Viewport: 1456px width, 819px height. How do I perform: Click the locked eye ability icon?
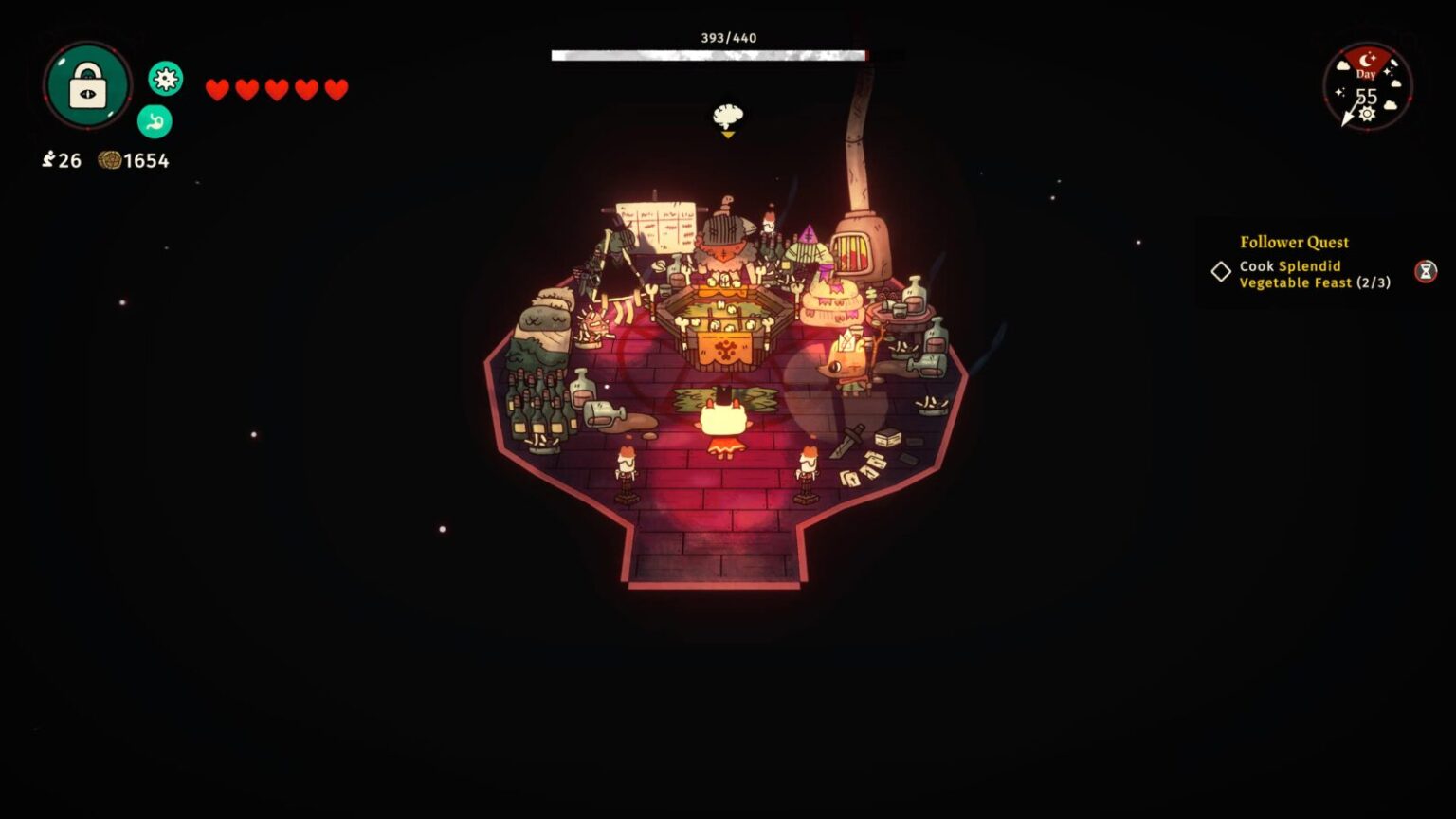pyautogui.click(x=87, y=85)
